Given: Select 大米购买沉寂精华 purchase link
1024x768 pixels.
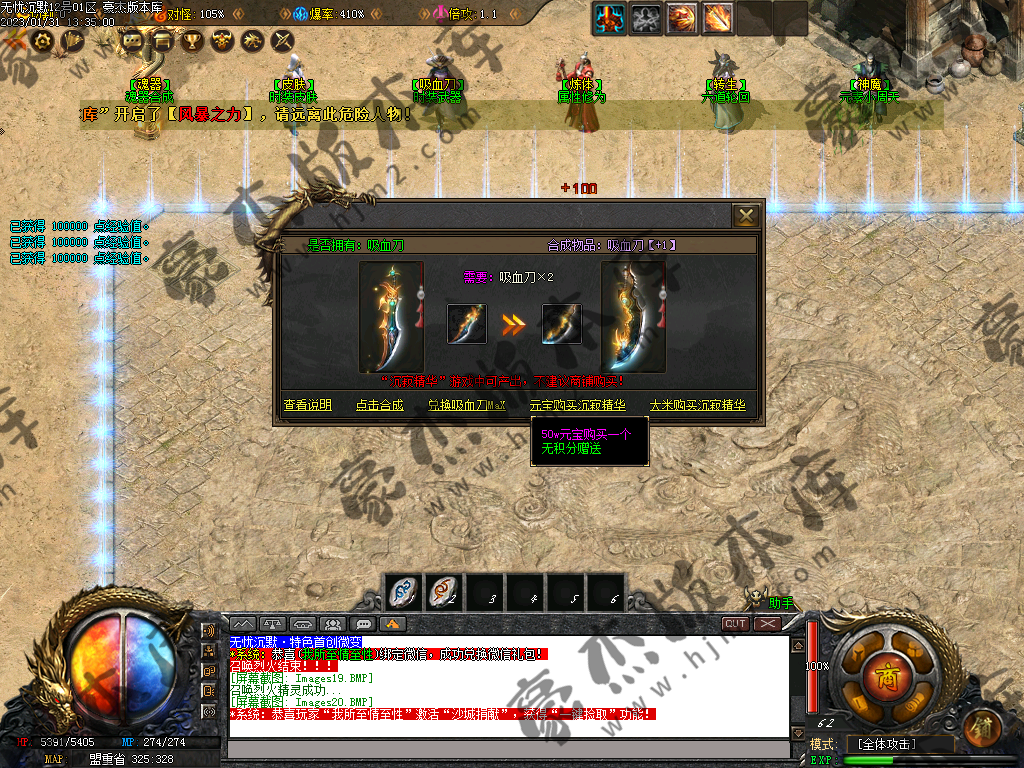Looking at the screenshot, I should pyautogui.click(x=698, y=406).
